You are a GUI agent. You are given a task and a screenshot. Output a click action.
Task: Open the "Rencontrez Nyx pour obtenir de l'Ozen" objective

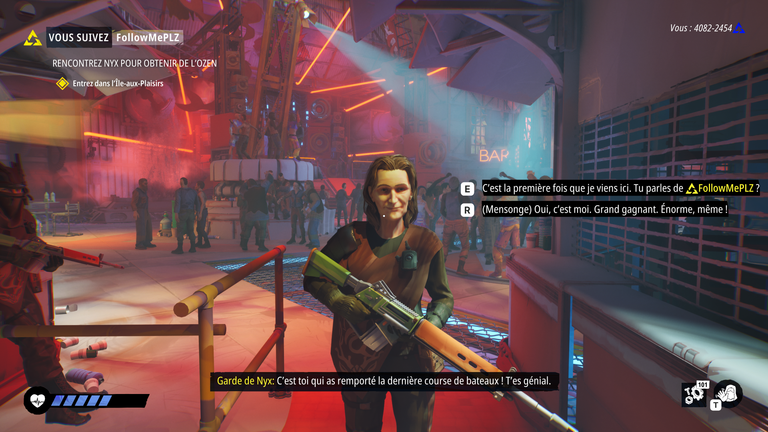(x=134, y=62)
